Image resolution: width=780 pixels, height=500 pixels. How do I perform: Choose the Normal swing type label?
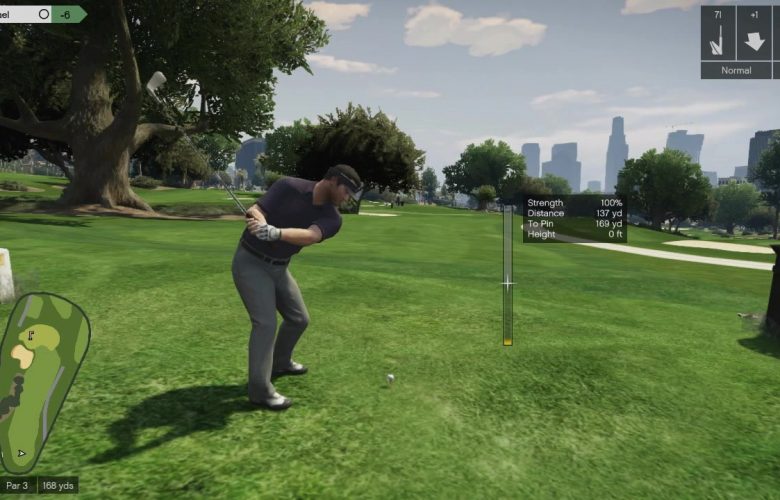click(x=736, y=71)
